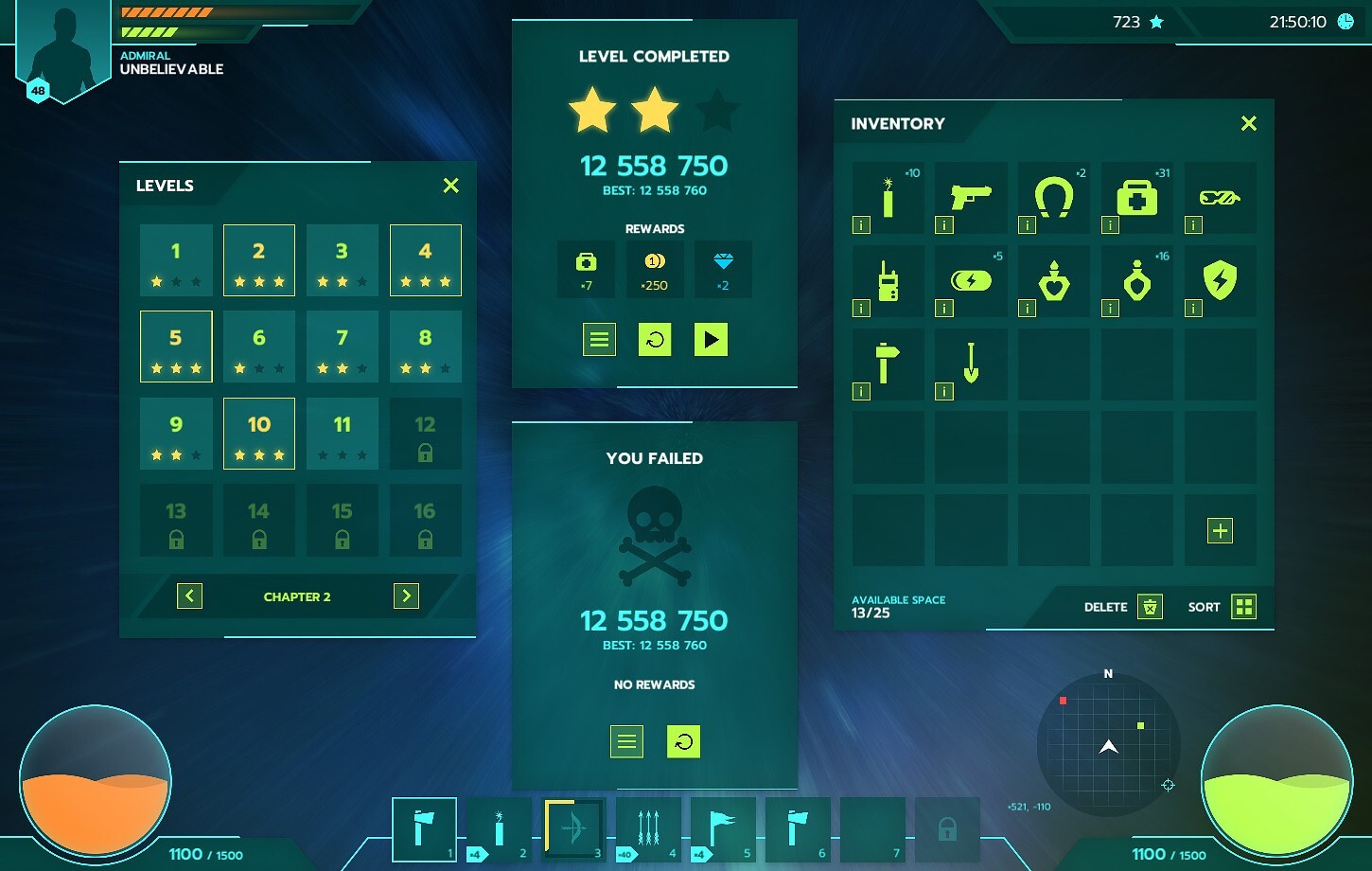Open info on the horseshoe item
1372x871 pixels.
[1027, 224]
